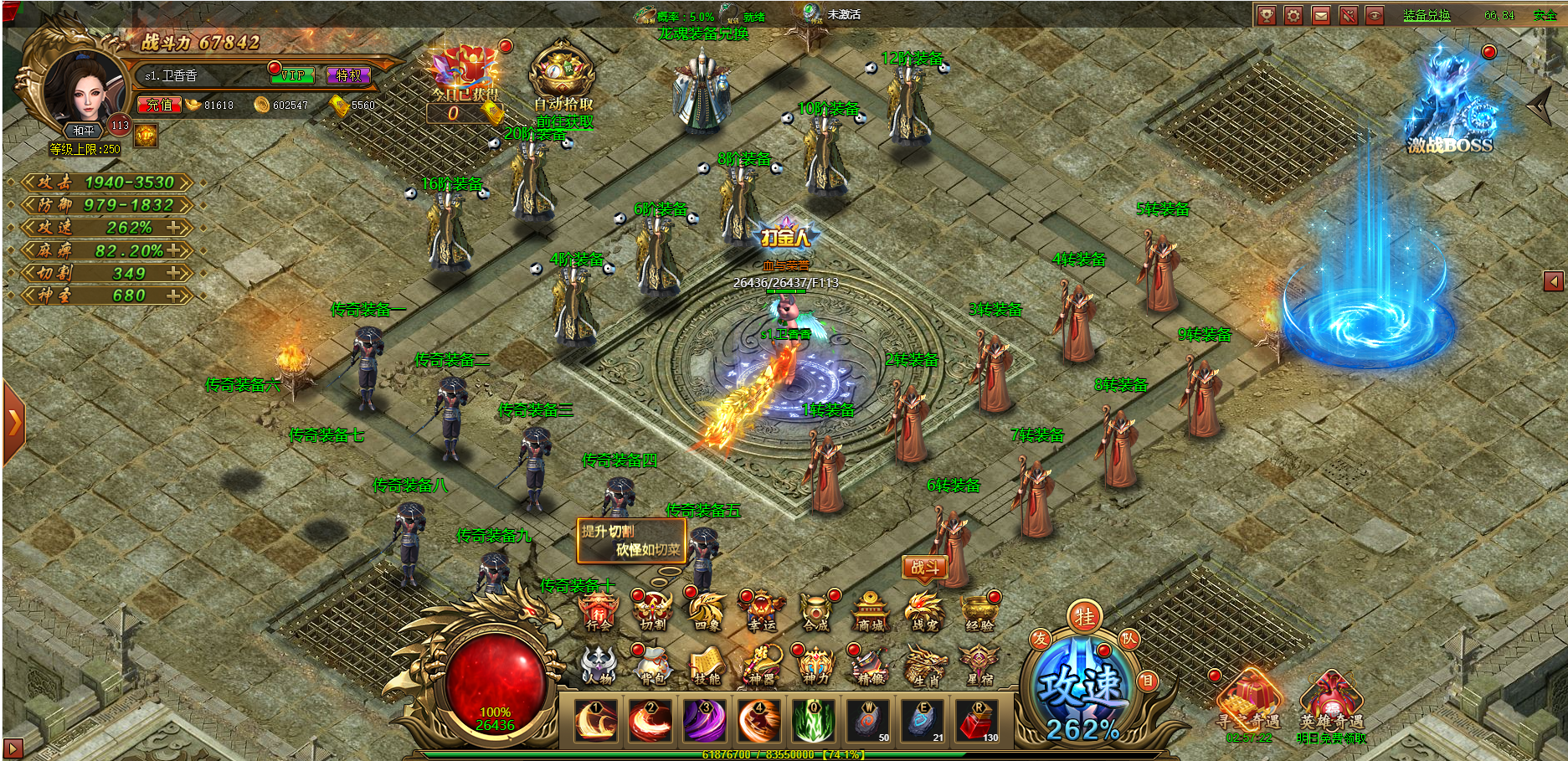
Task: Open the 商城 shop
Action: tap(870, 613)
